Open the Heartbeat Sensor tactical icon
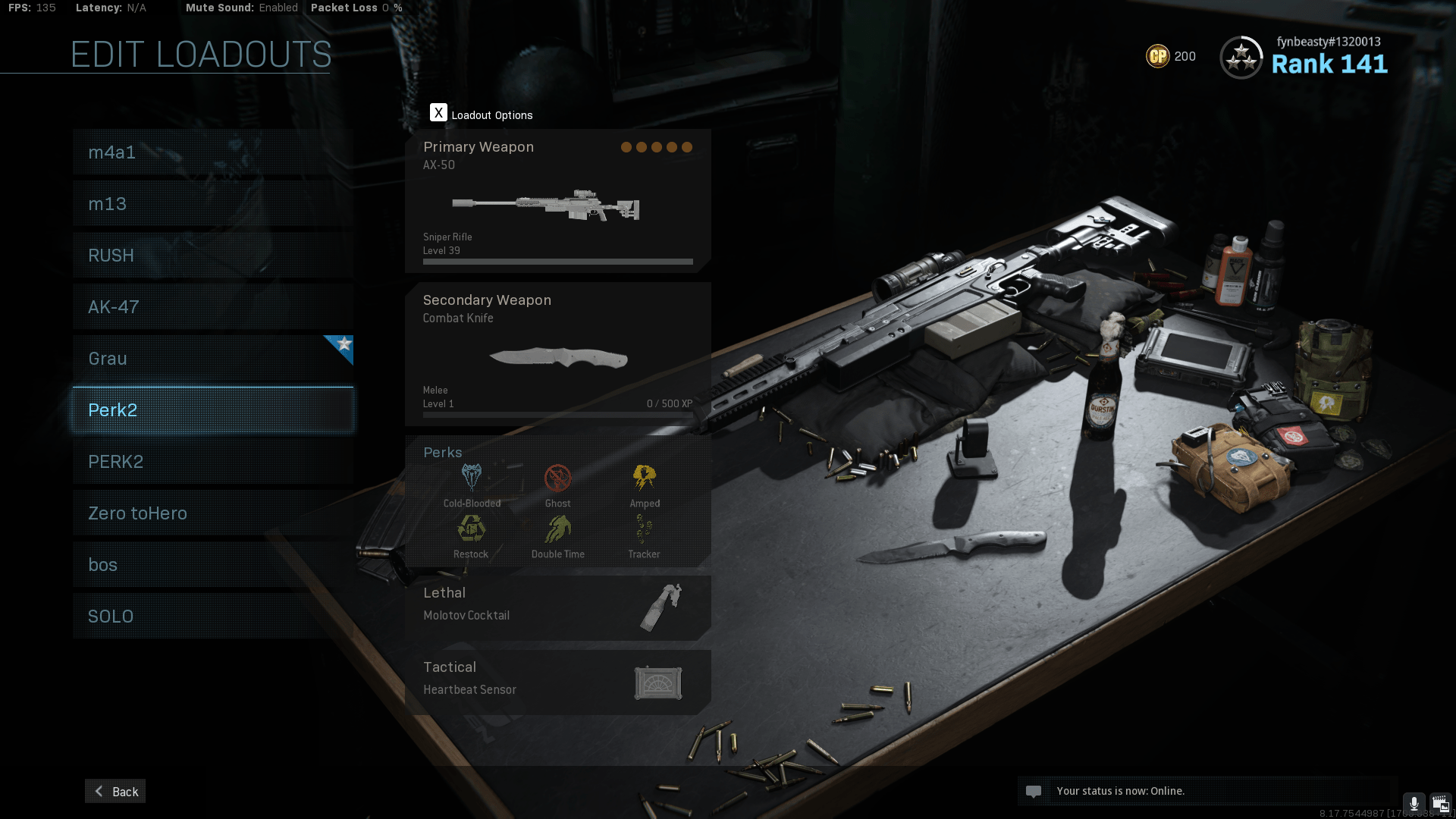 tap(658, 682)
